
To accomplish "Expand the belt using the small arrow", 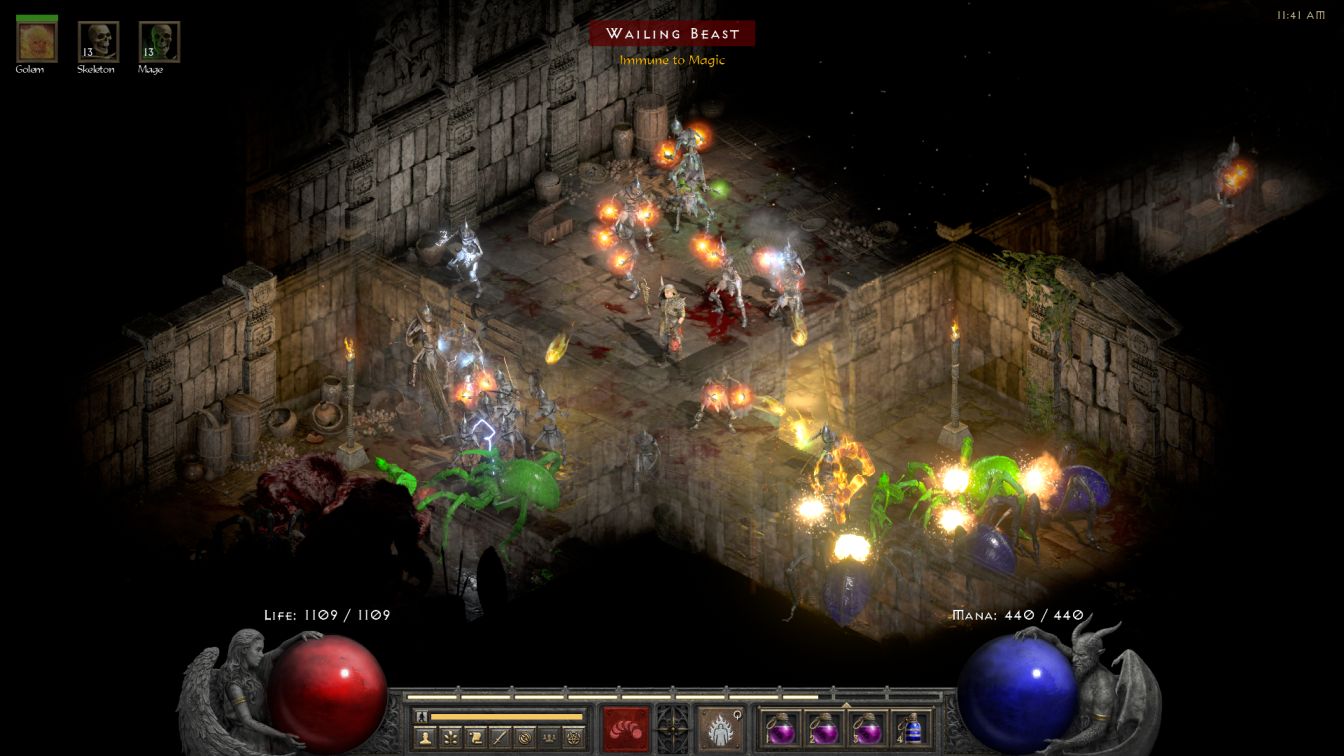I will coord(847,704).
